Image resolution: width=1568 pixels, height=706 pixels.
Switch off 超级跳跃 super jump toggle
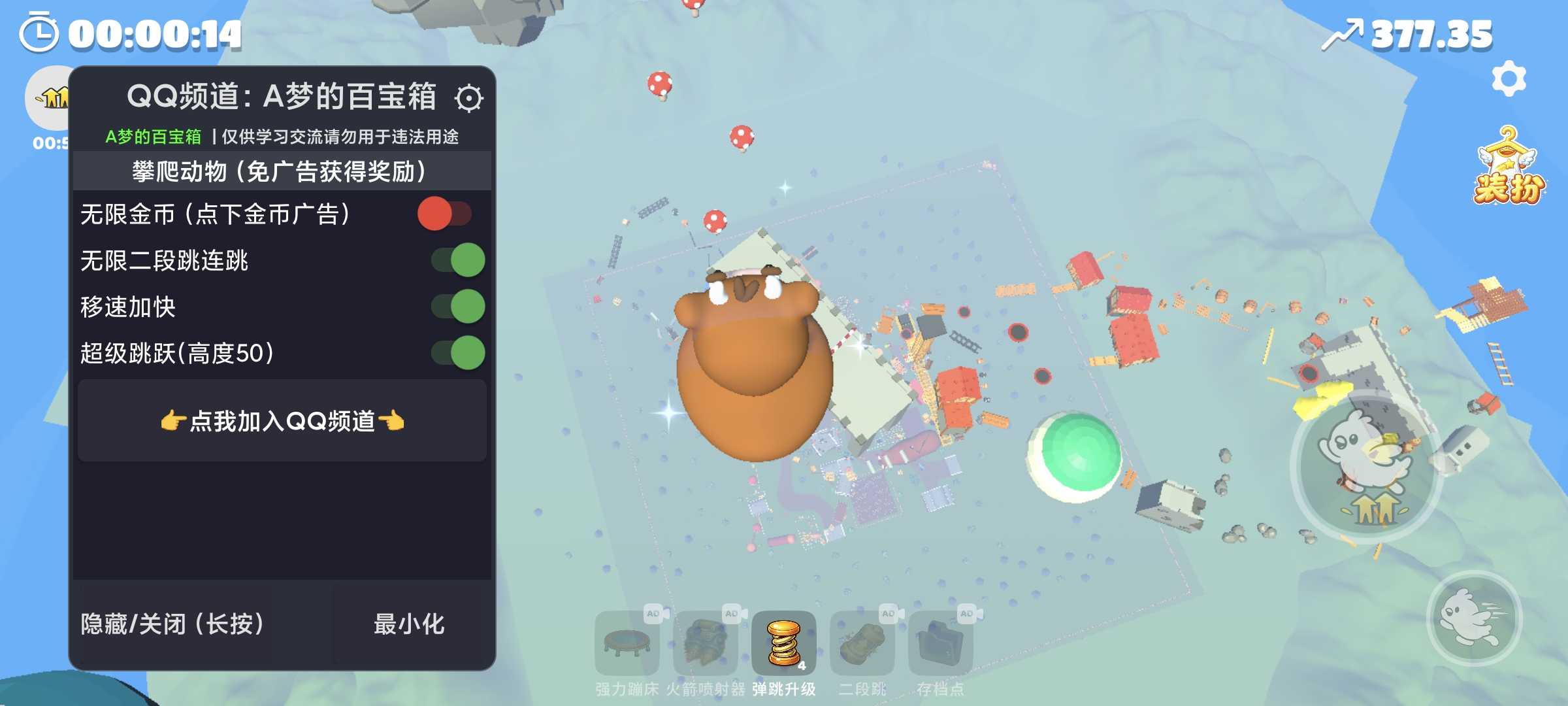click(x=458, y=353)
